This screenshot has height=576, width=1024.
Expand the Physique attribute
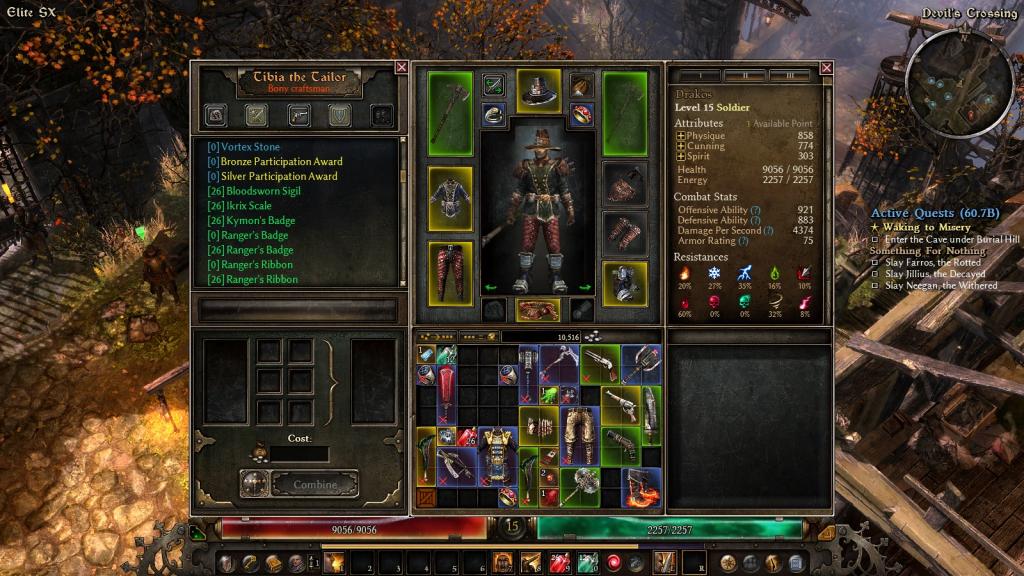click(x=681, y=135)
